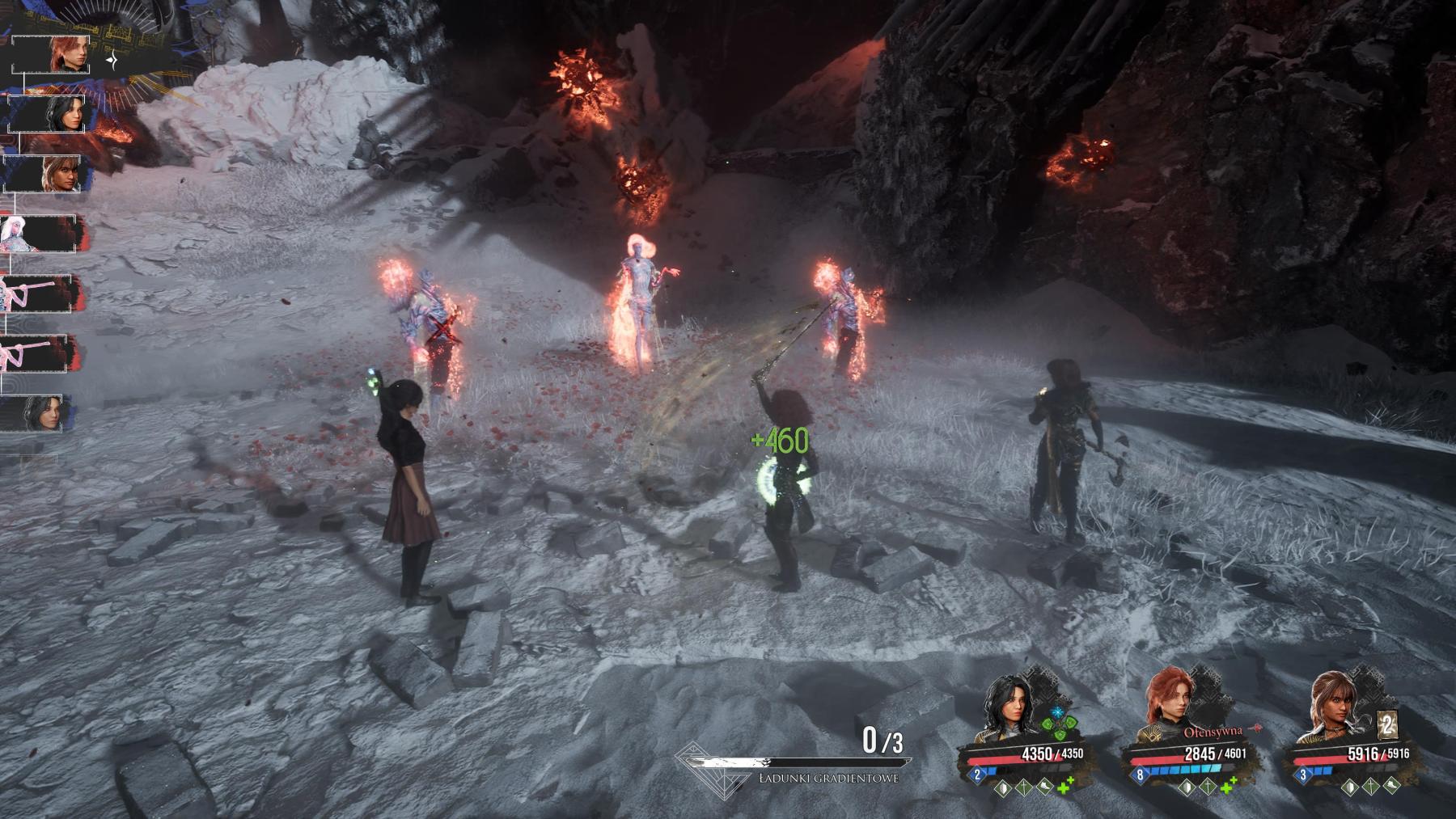Inspect Sciel's foretell card showing 2

pyautogui.click(x=1388, y=725)
